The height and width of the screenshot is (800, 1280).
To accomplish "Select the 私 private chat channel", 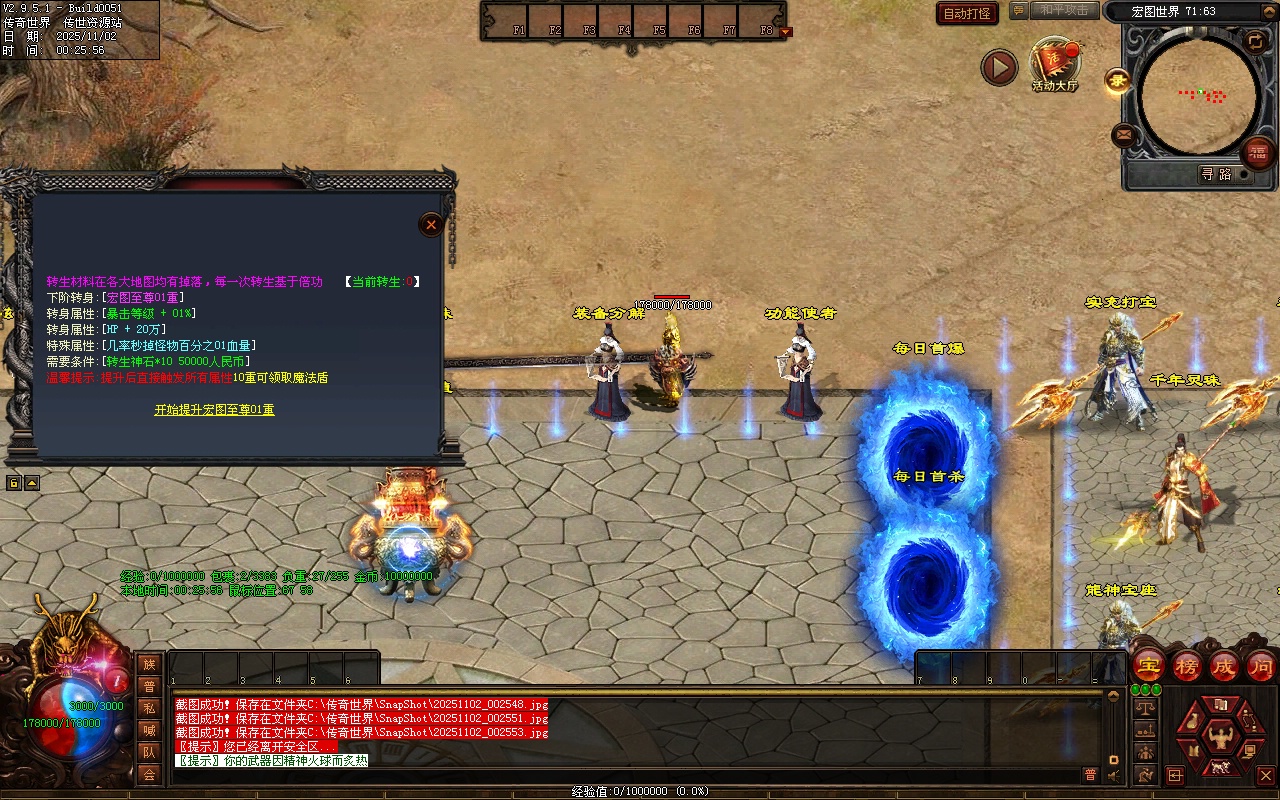I will pos(149,708).
